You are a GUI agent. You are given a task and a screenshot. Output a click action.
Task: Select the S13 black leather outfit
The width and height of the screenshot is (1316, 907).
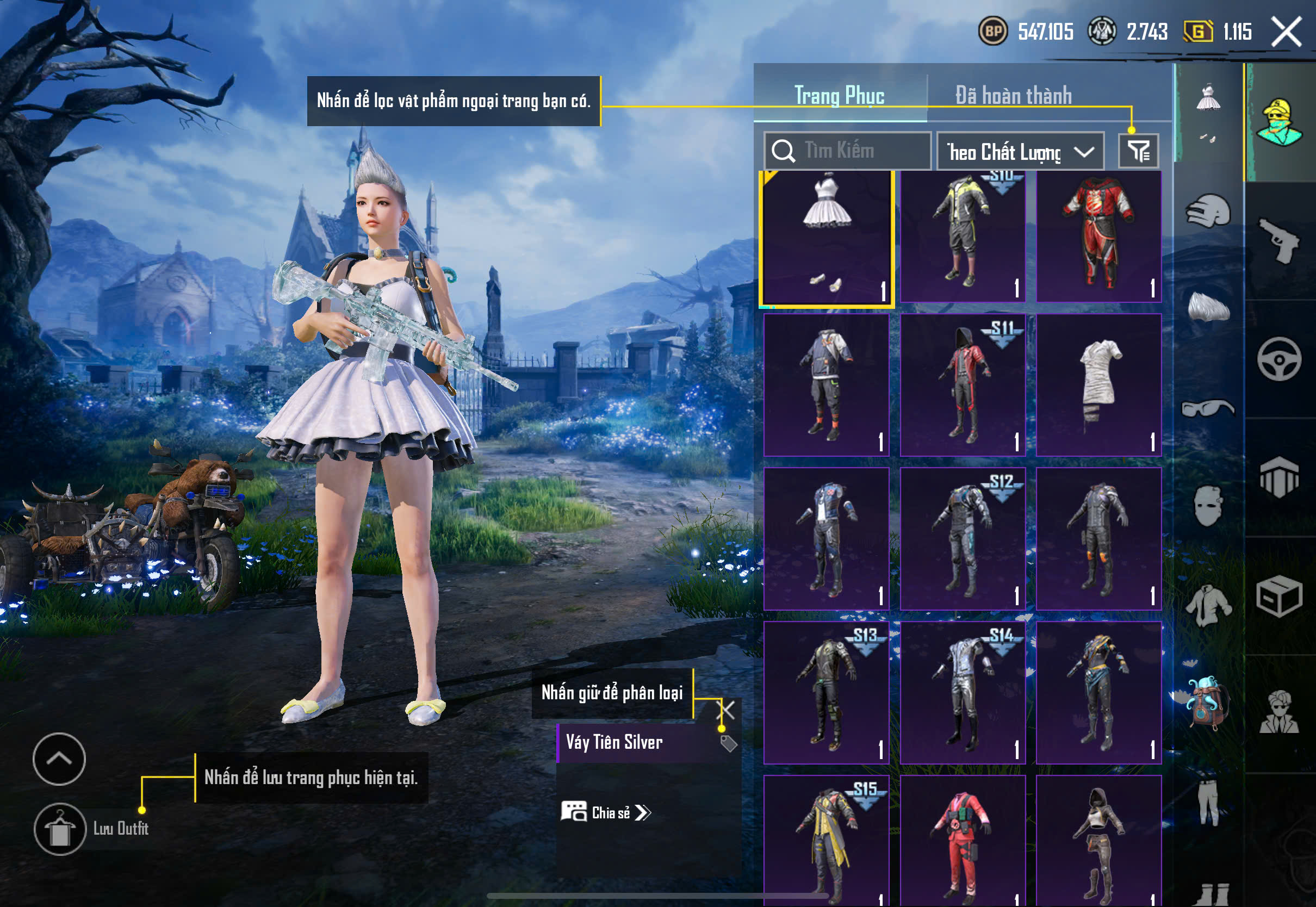tap(826, 692)
